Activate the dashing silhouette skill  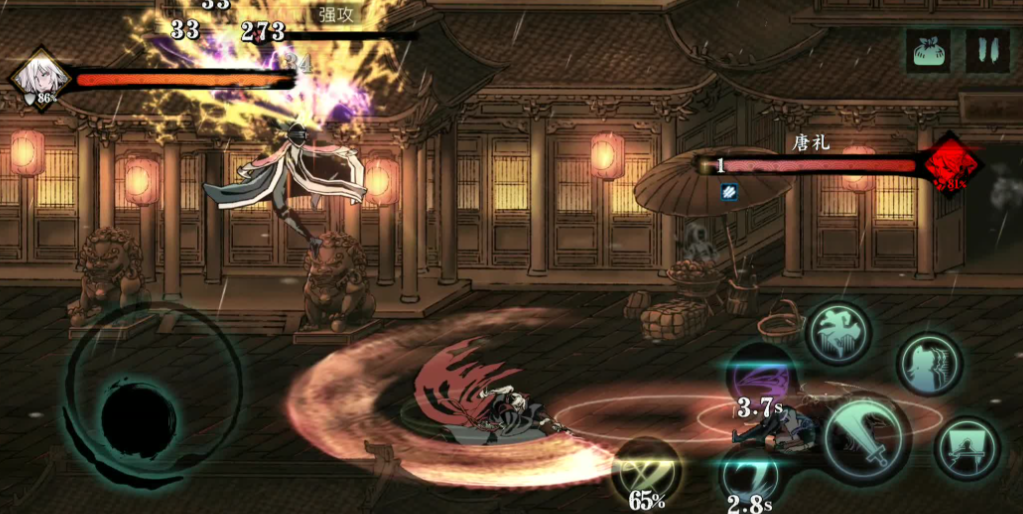click(929, 365)
